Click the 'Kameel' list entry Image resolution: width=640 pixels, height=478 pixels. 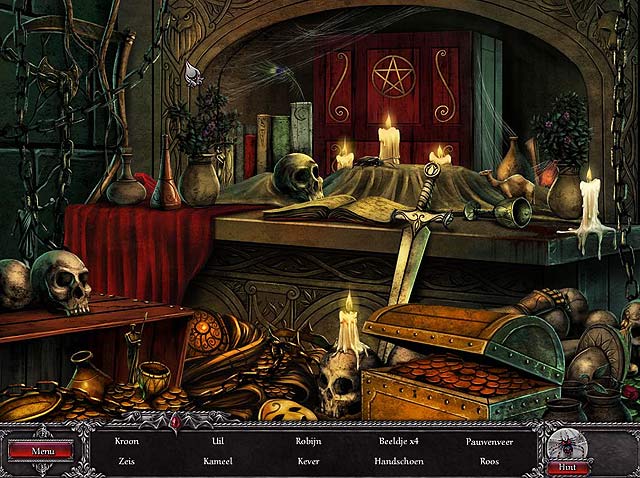click(218, 461)
